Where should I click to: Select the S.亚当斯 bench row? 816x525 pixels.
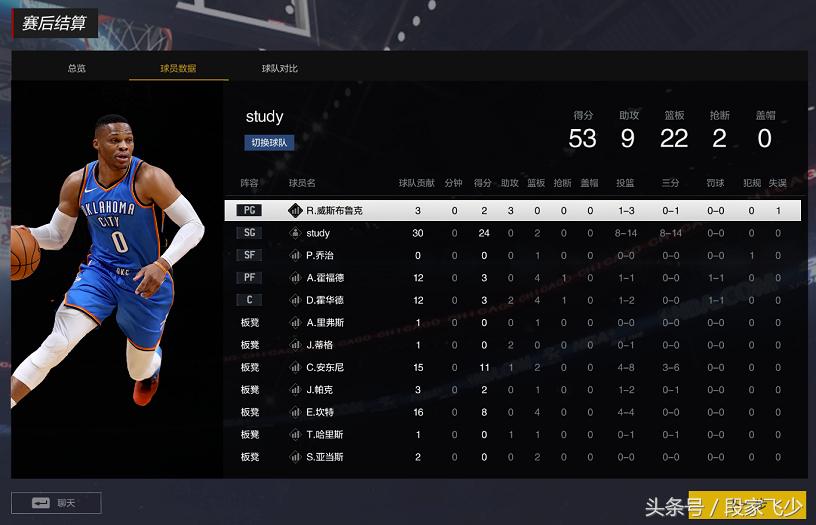coord(325,457)
